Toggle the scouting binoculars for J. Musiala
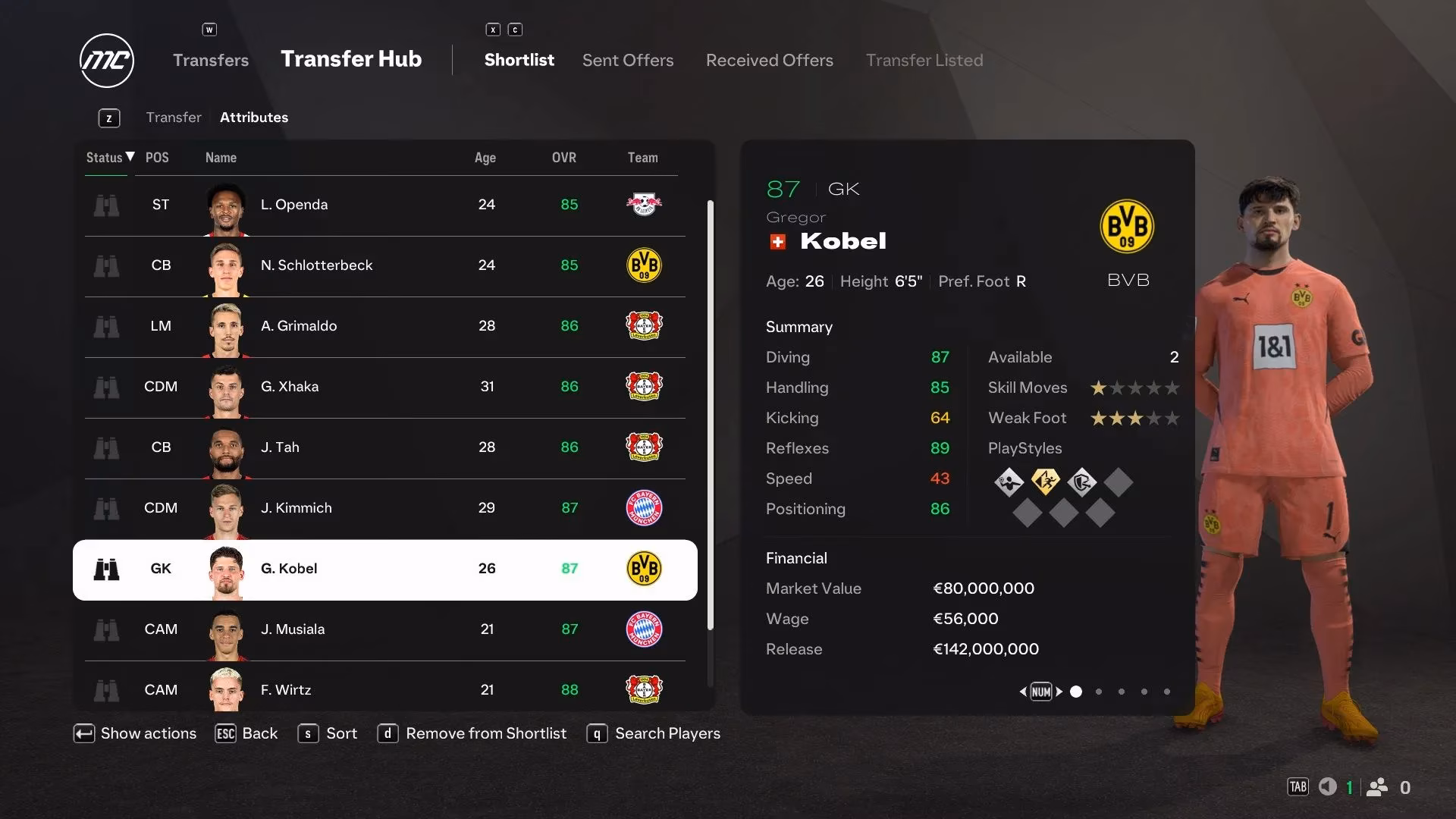The width and height of the screenshot is (1456, 819). (x=107, y=629)
